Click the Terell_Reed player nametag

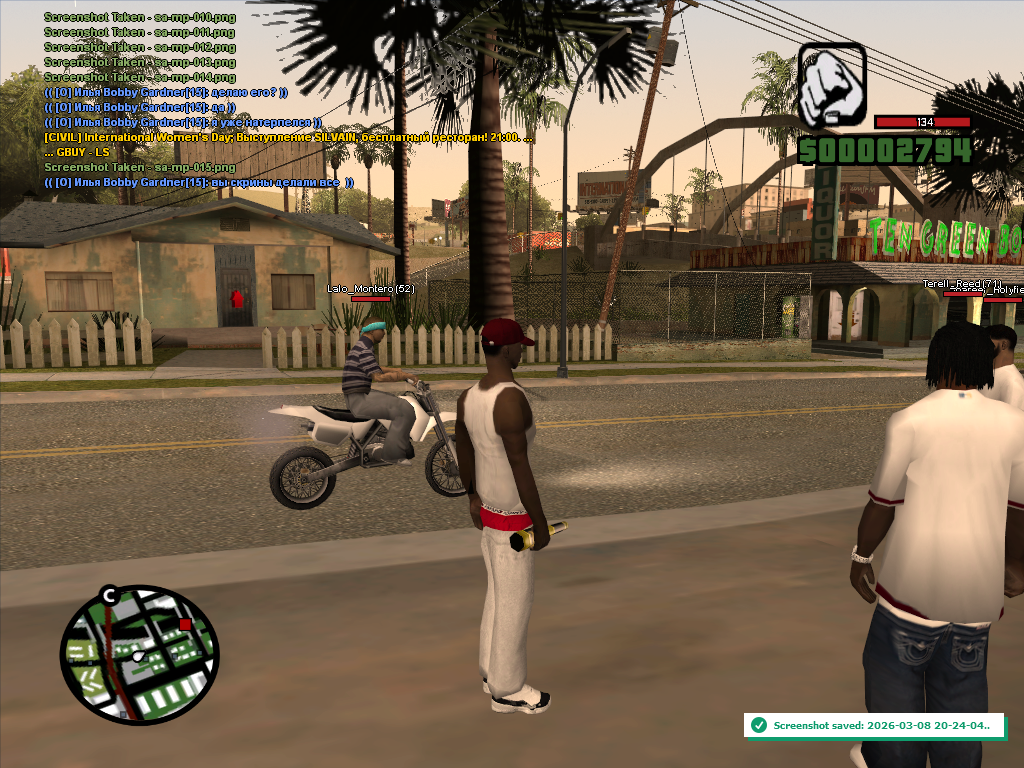point(961,284)
